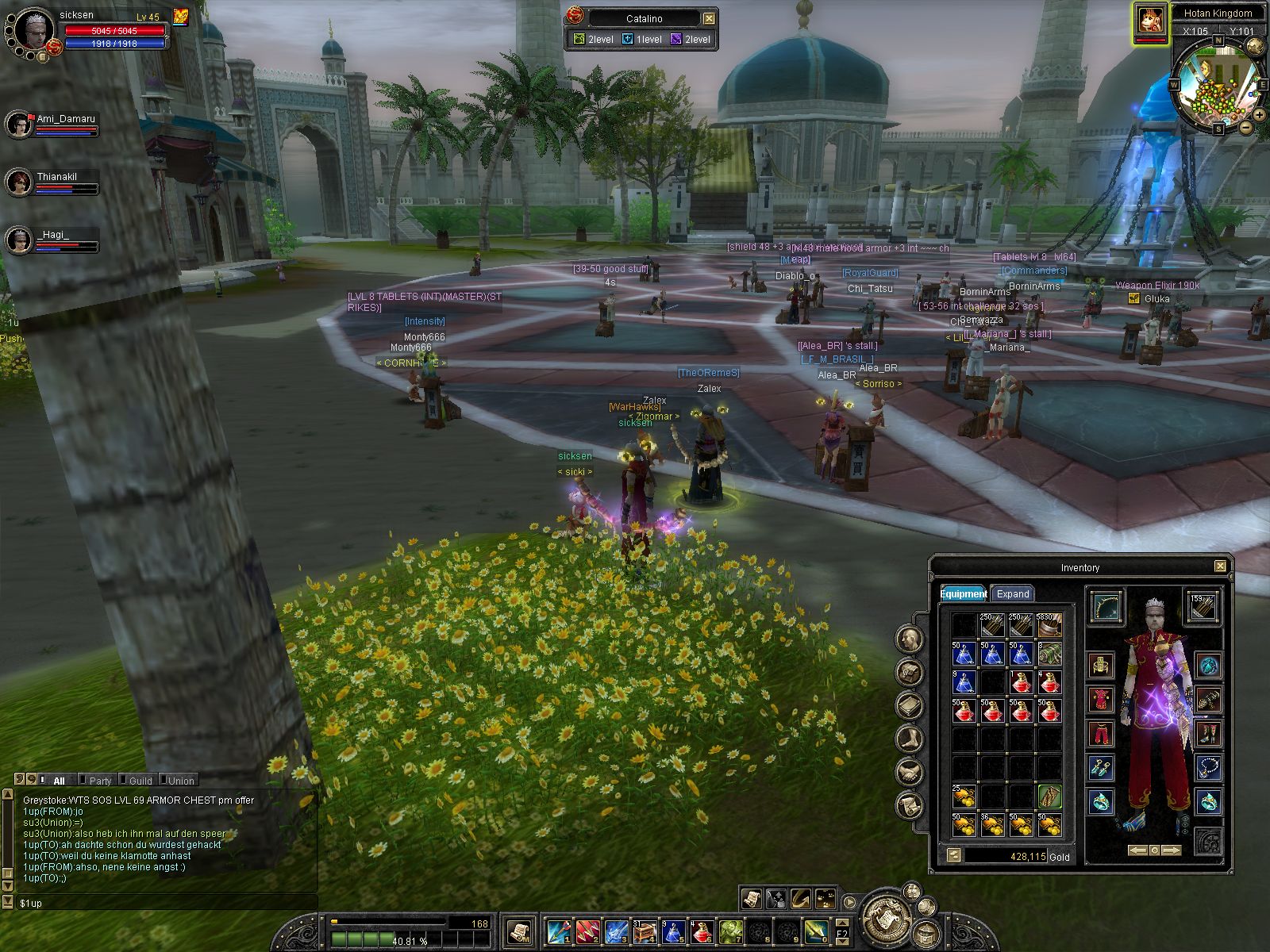The width and height of the screenshot is (1270, 952).
Task: Select the green scroll stack of 8
Action: (x=1049, y=654)
